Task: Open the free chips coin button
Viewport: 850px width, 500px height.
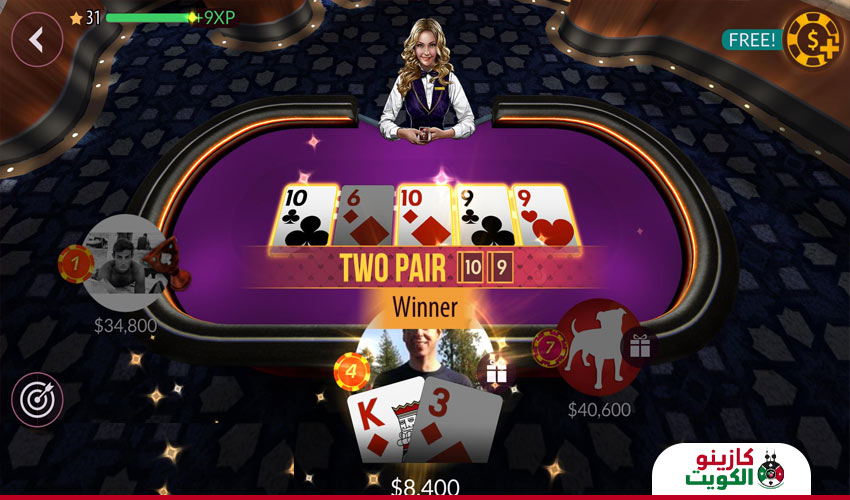Action: (813, 40)
